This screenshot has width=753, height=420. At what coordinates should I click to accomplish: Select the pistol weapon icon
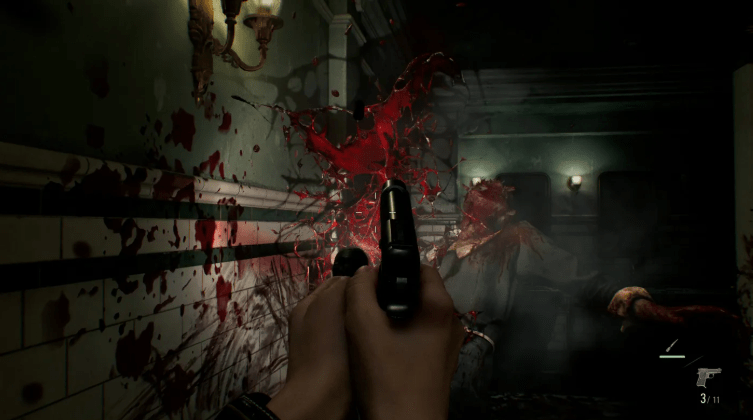tap(708, 378)
